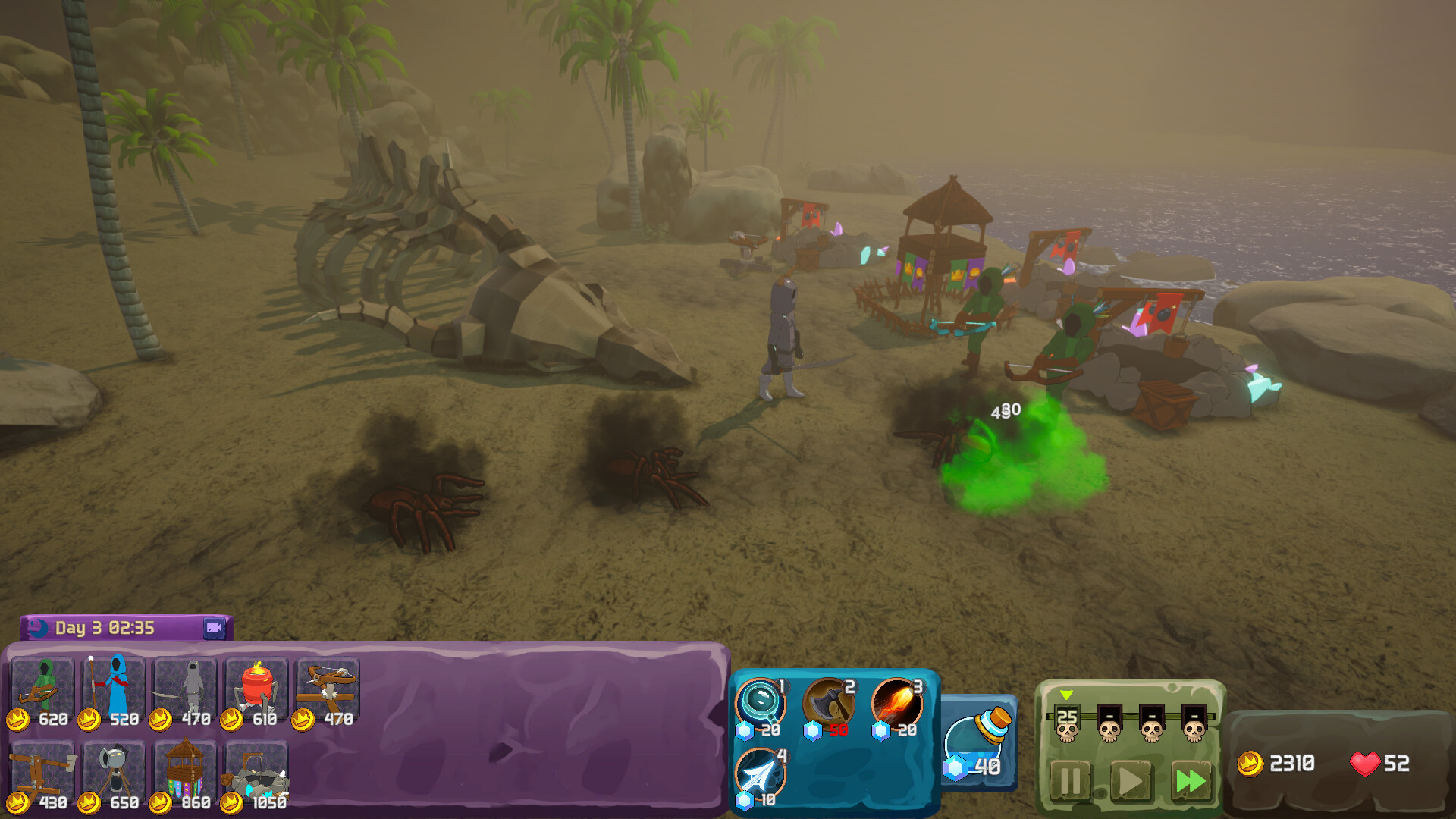Toggle the camera mode beside the clock

tap(213, 628)
